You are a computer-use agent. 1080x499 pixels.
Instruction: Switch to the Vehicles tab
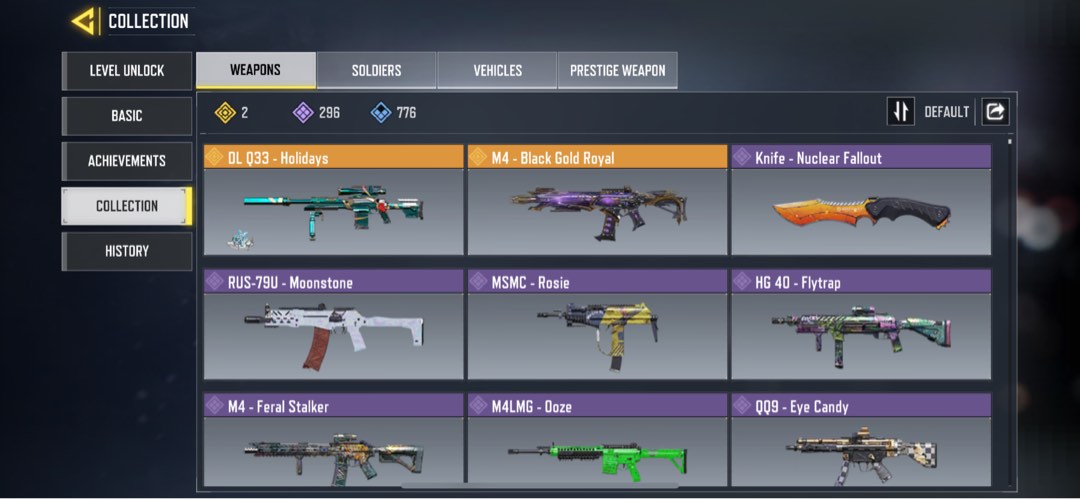[497, 71]
